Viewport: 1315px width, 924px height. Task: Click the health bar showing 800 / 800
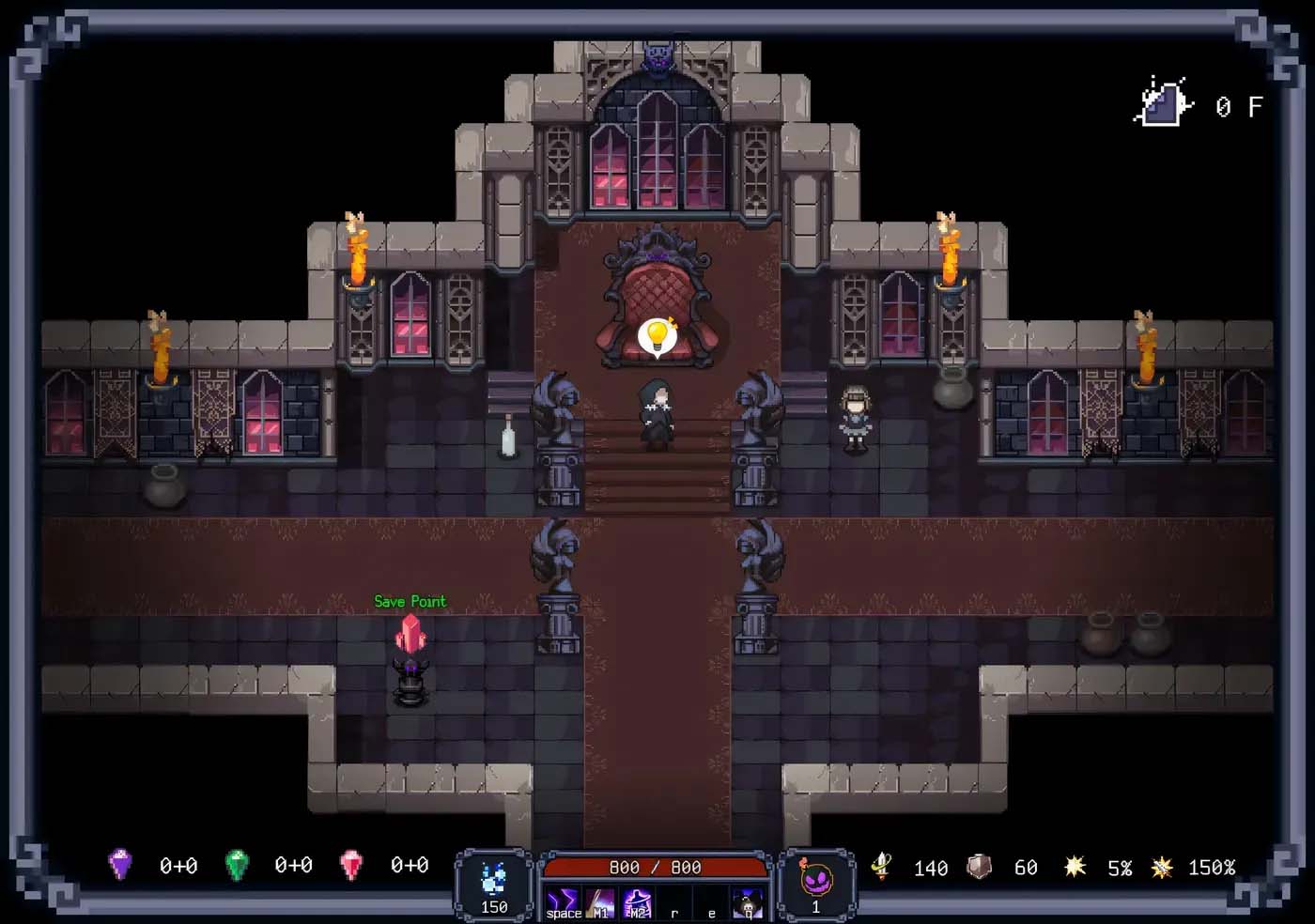(655, 867)
